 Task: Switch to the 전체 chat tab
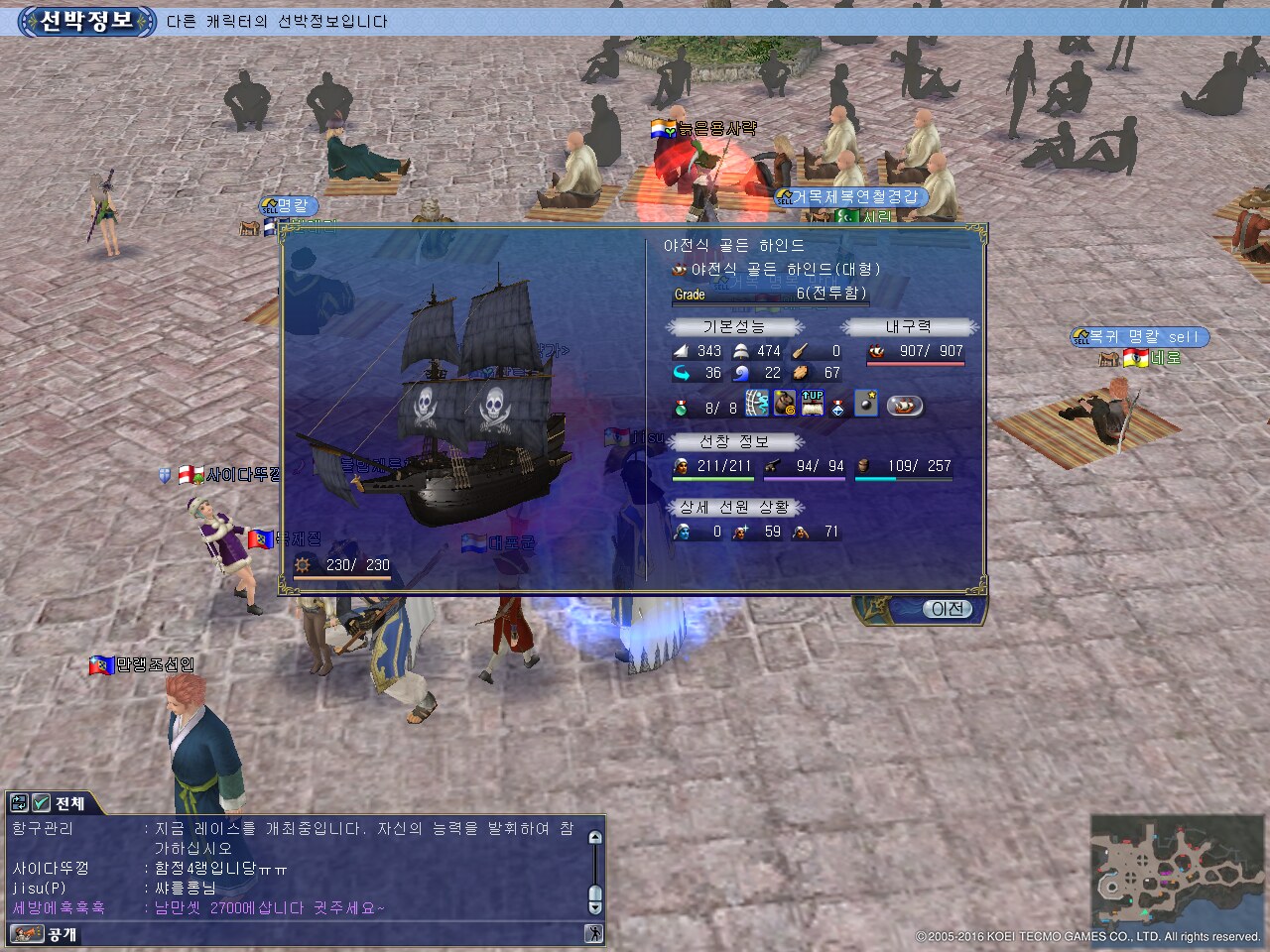[x=70, y=803]
